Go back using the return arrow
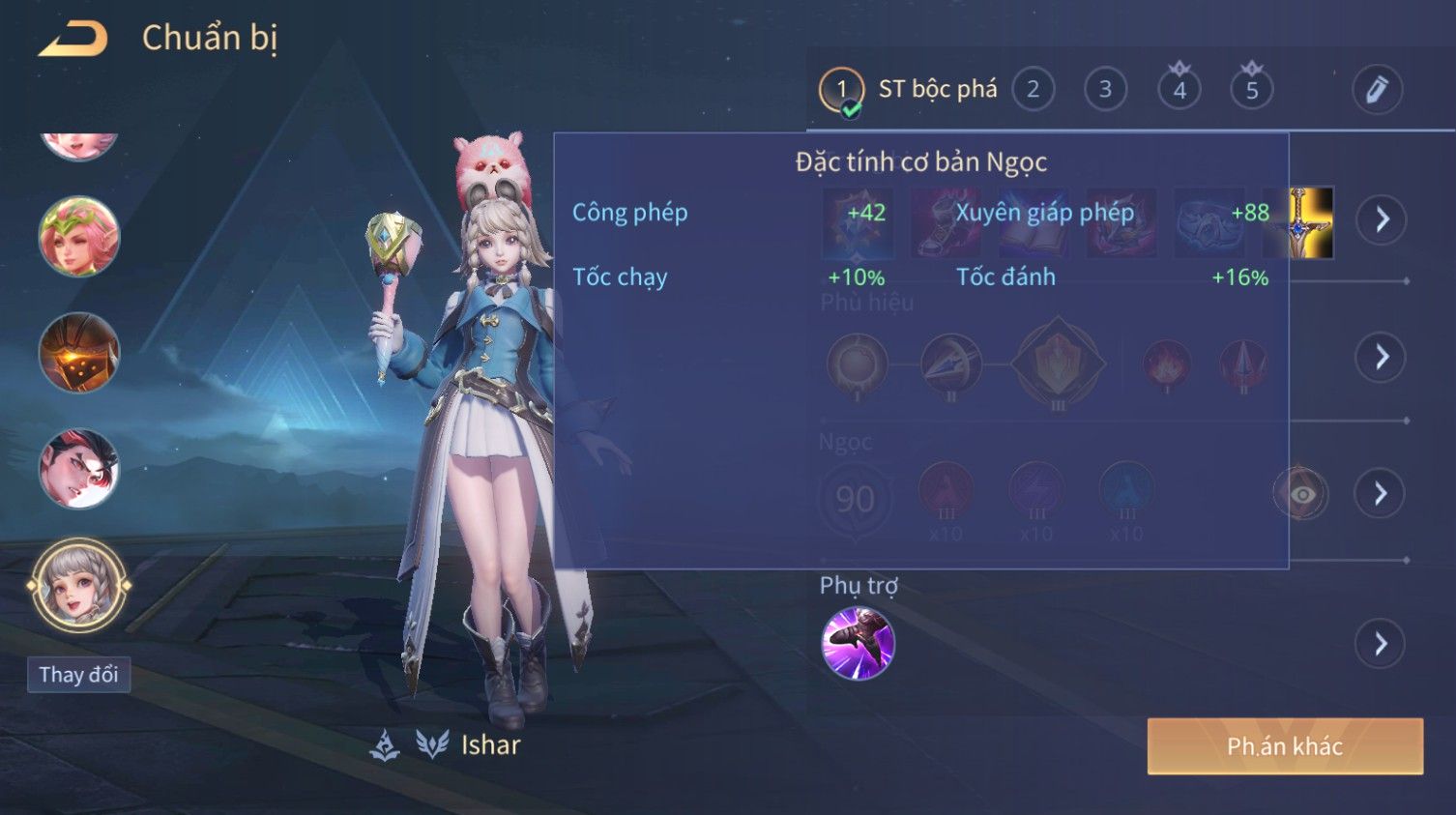1456x815 pixels. coord(73,39)
